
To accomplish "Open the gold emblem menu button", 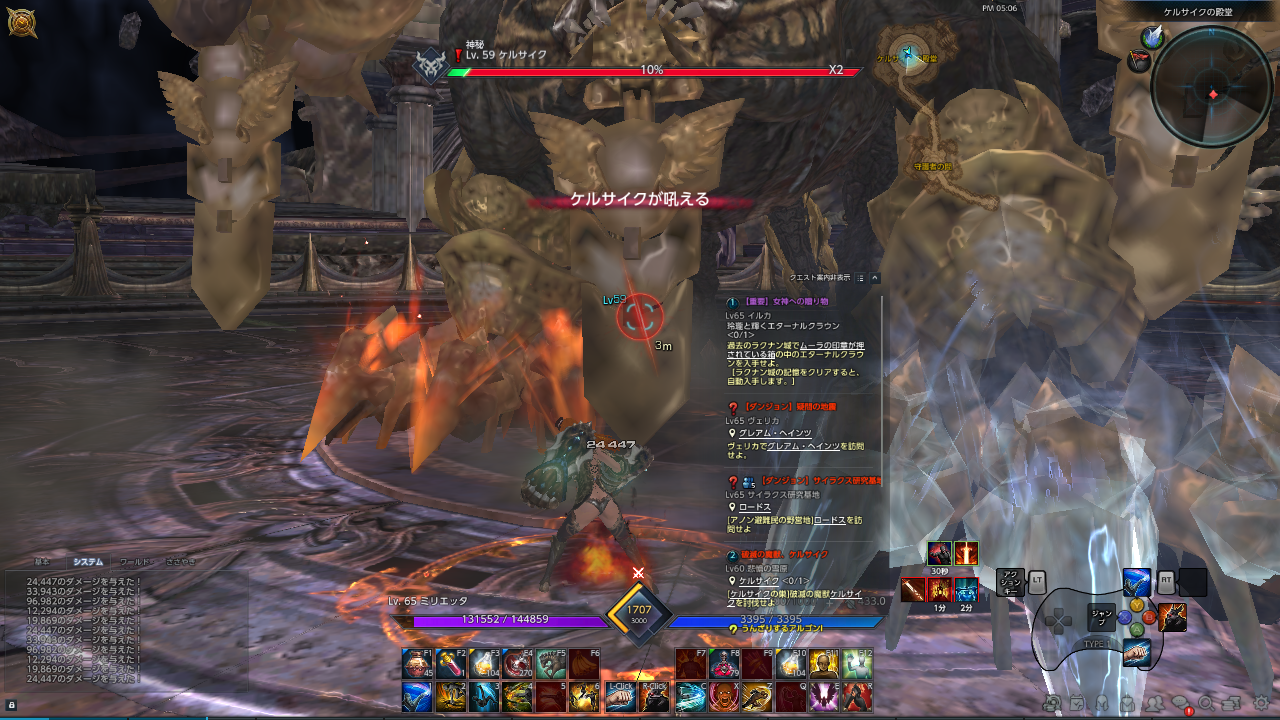I will 21,23.
